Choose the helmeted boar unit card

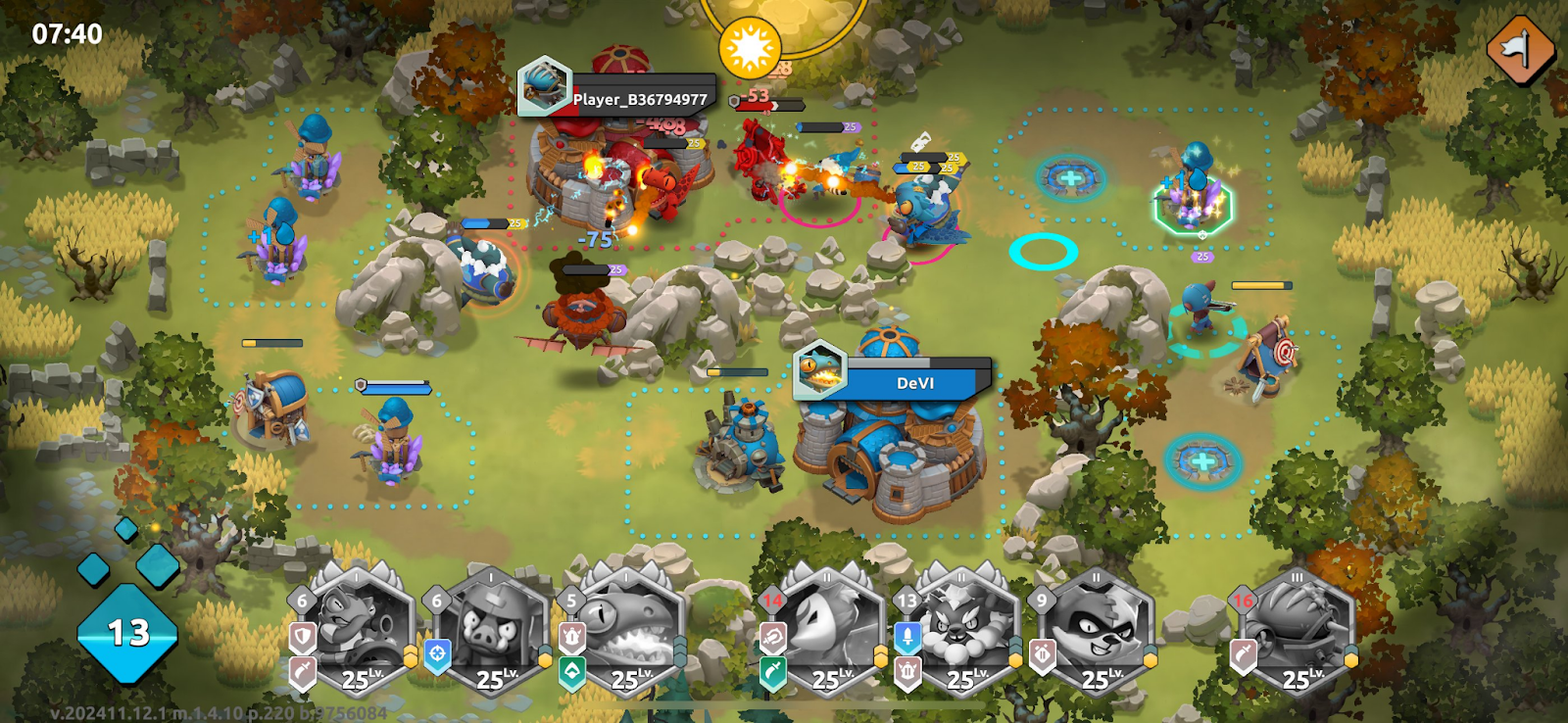494,632
